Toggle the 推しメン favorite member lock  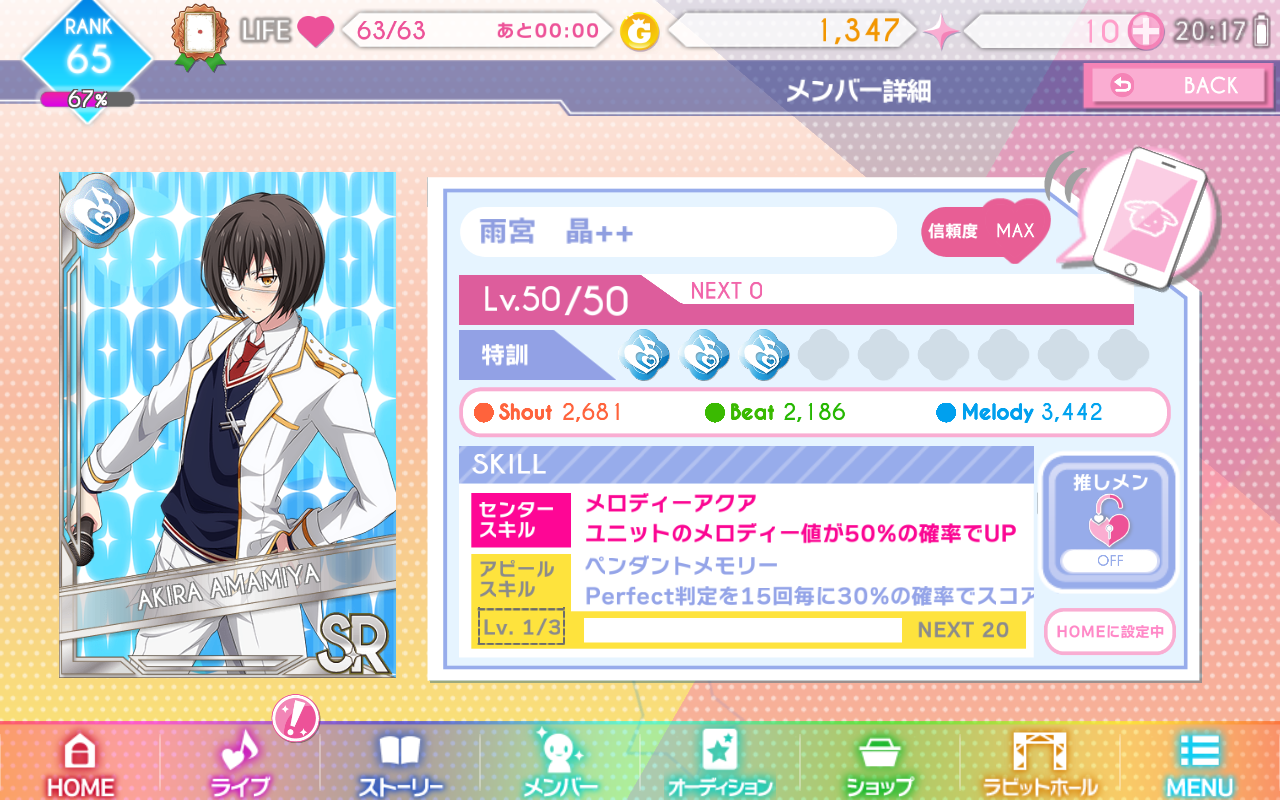(1110, 524)
